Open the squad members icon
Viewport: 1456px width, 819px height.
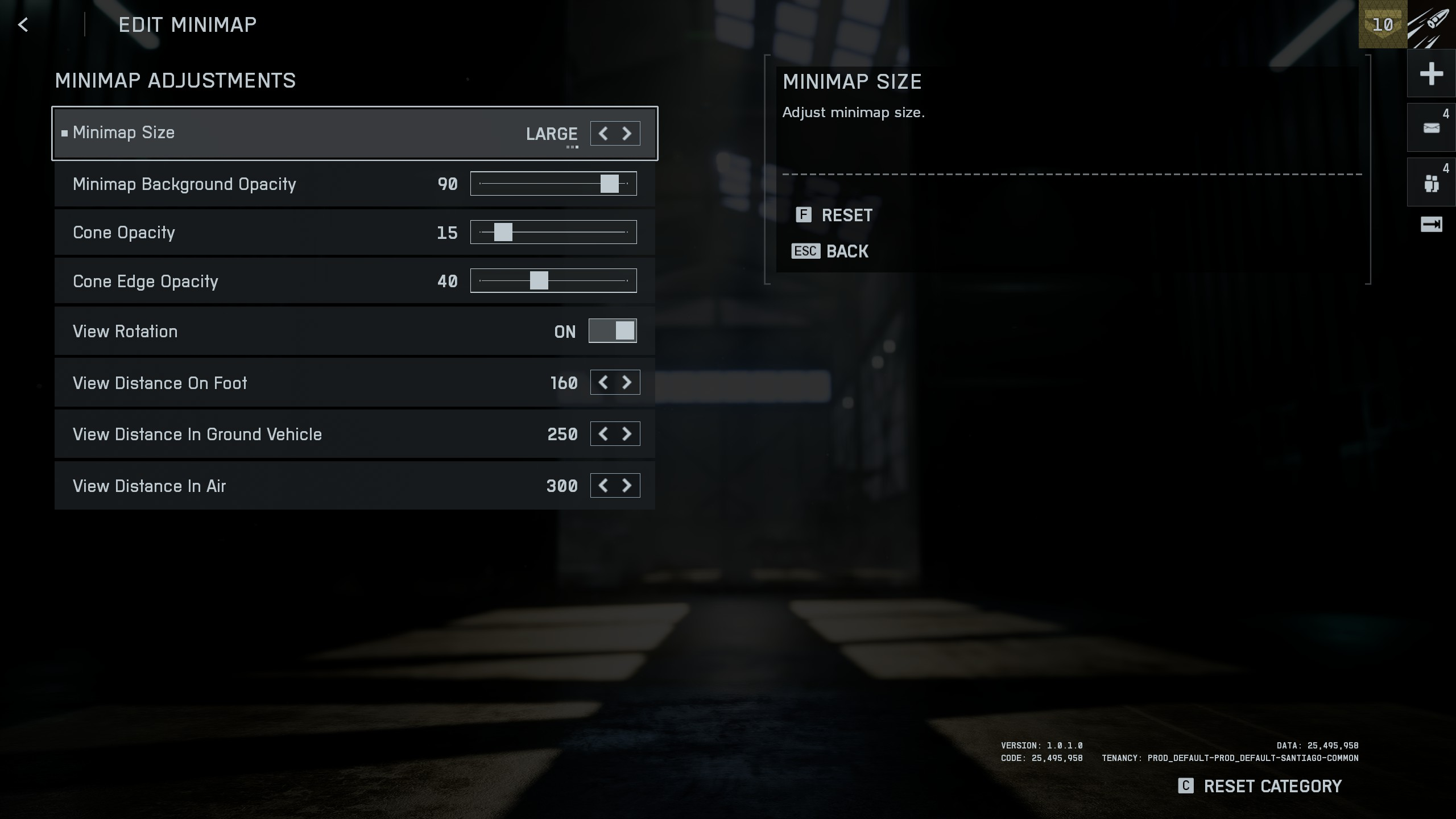[x=1431, y=183]
